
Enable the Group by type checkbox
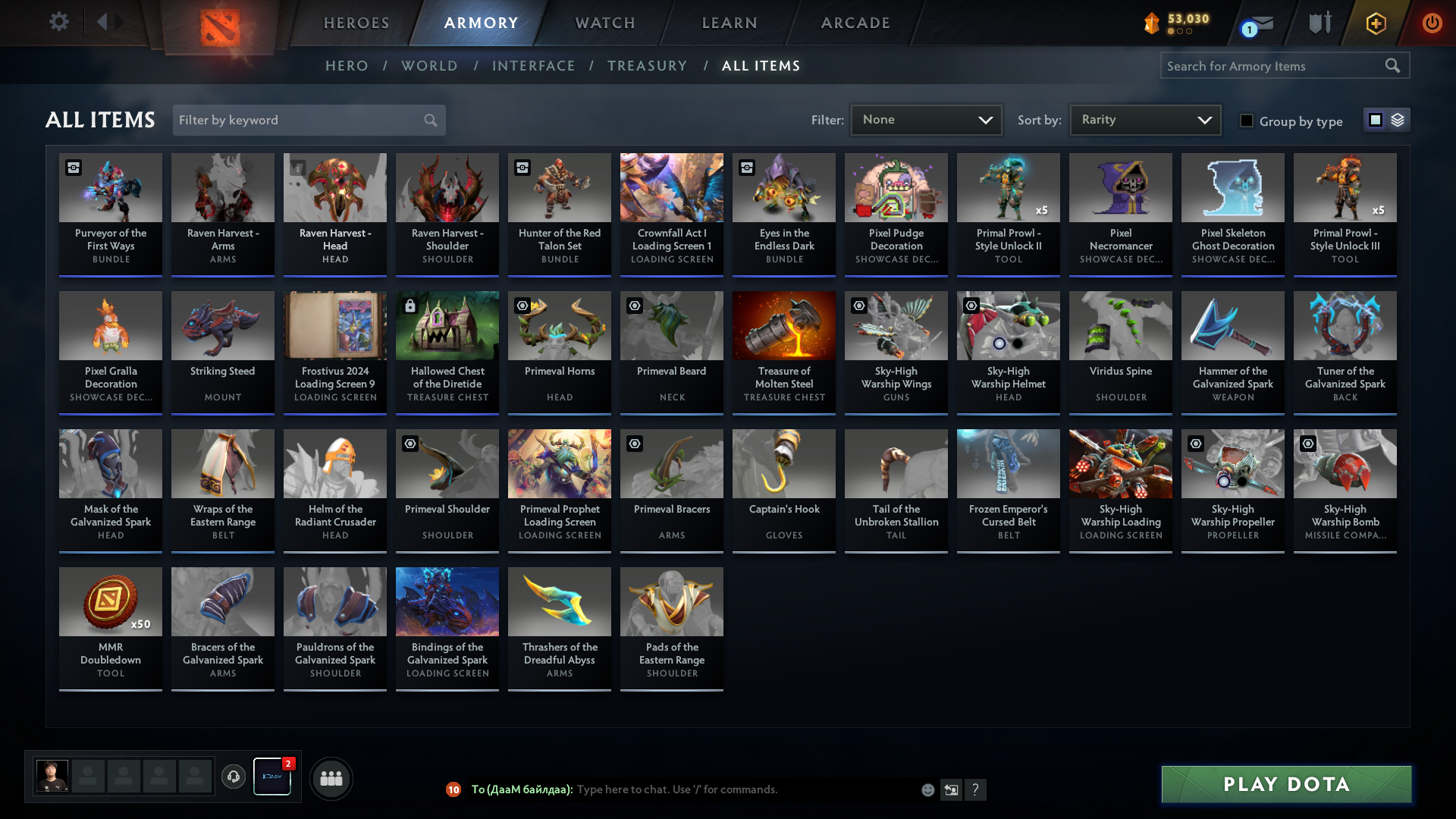tap(1247, 121)
